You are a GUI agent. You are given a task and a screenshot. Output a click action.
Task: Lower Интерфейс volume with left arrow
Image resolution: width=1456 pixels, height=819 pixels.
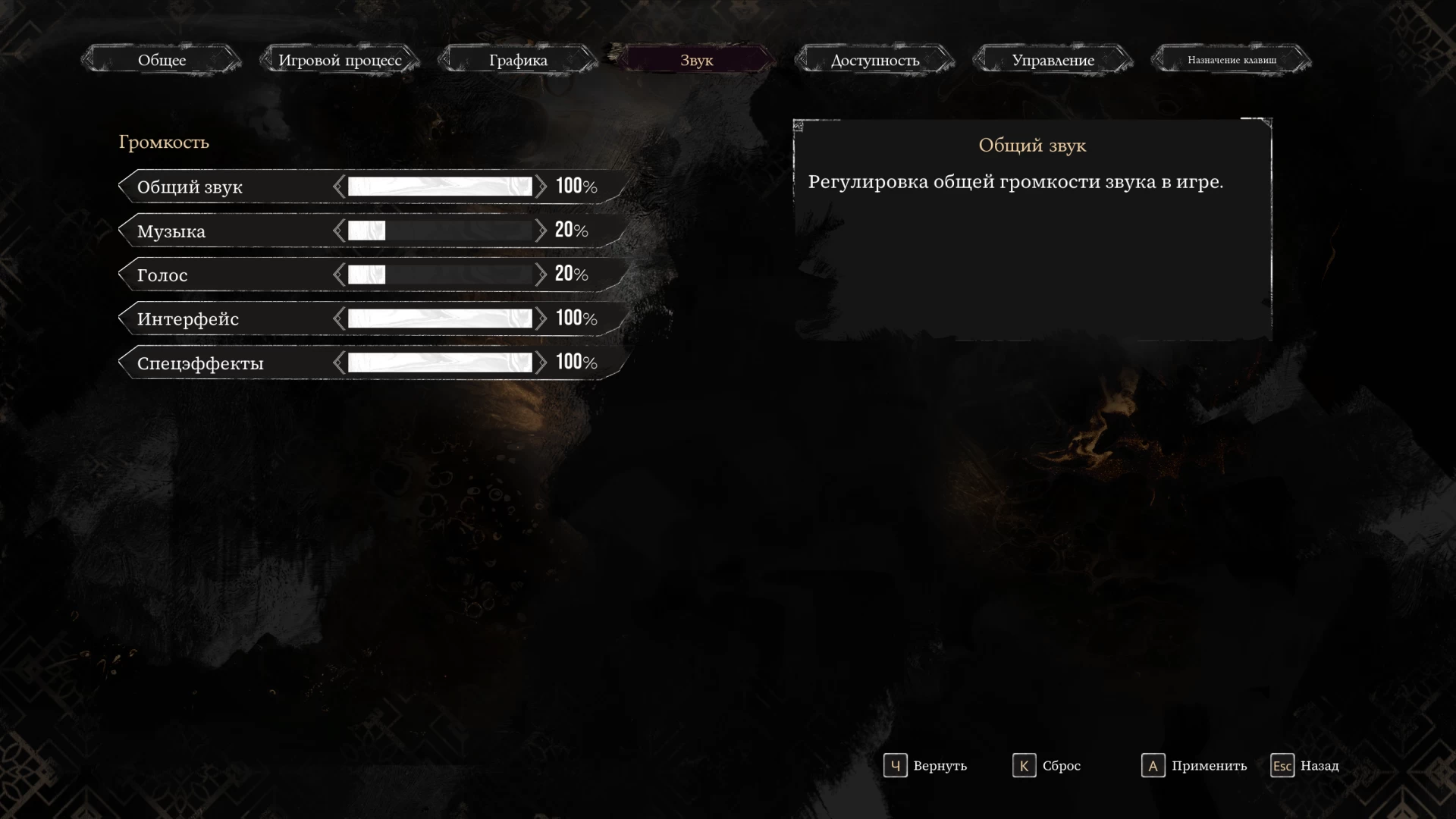(x=338, y=318)
